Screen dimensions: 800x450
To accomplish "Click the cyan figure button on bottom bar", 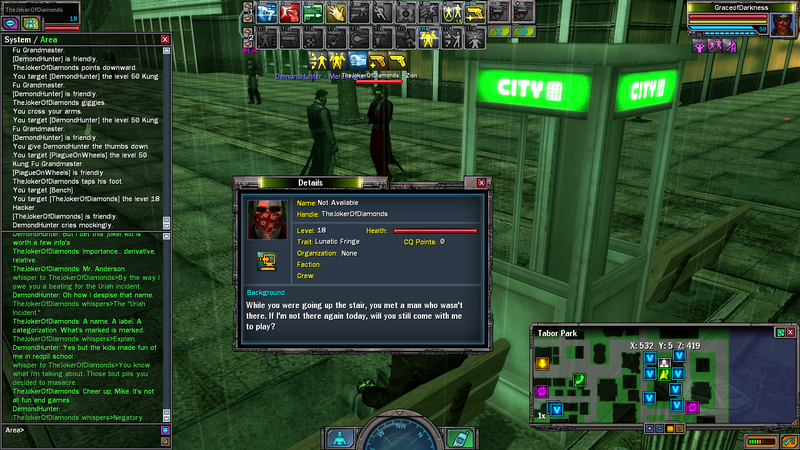I will click(x=340, y=436).
